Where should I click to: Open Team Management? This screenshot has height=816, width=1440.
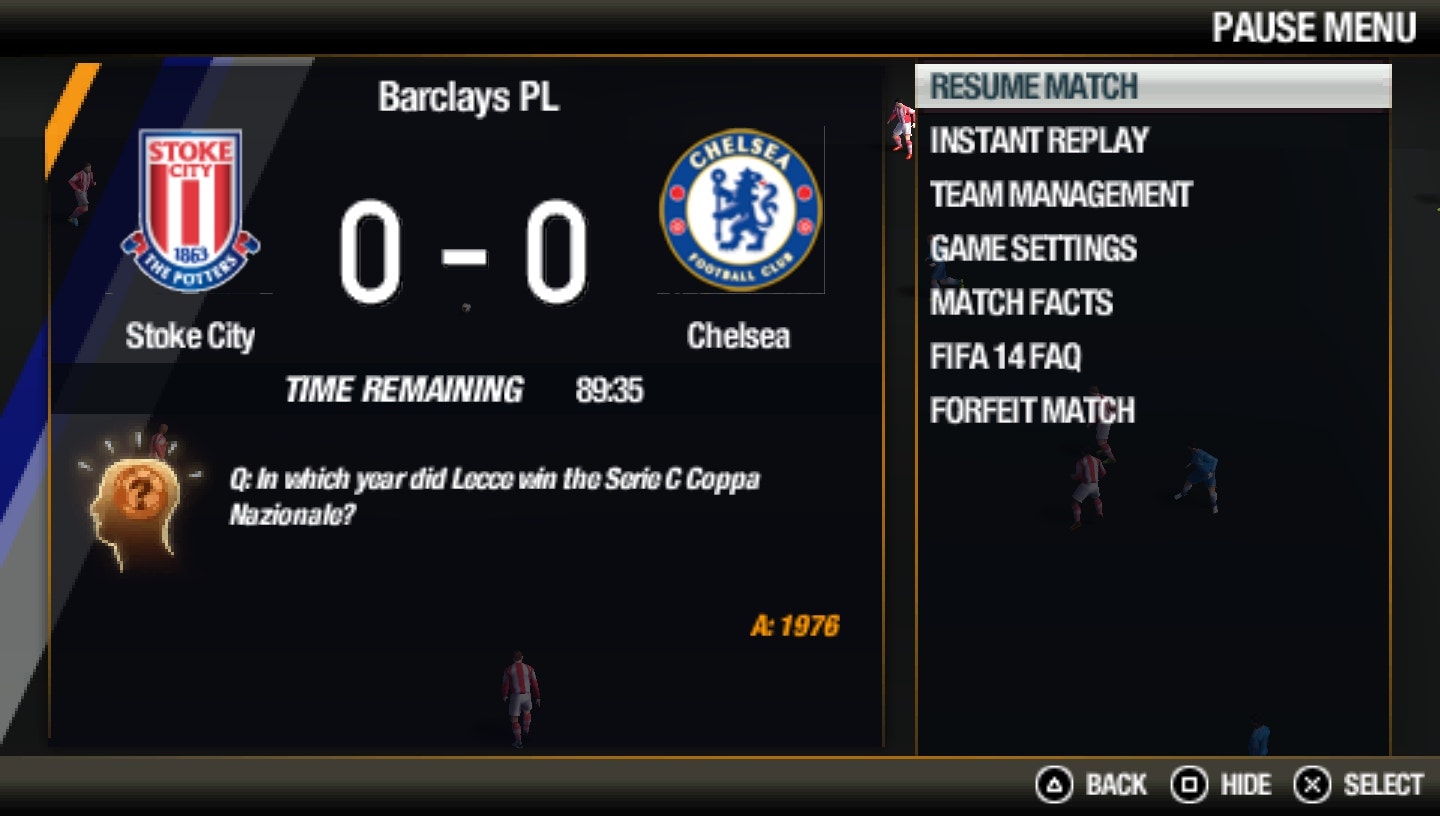(x=1059, y=195)
